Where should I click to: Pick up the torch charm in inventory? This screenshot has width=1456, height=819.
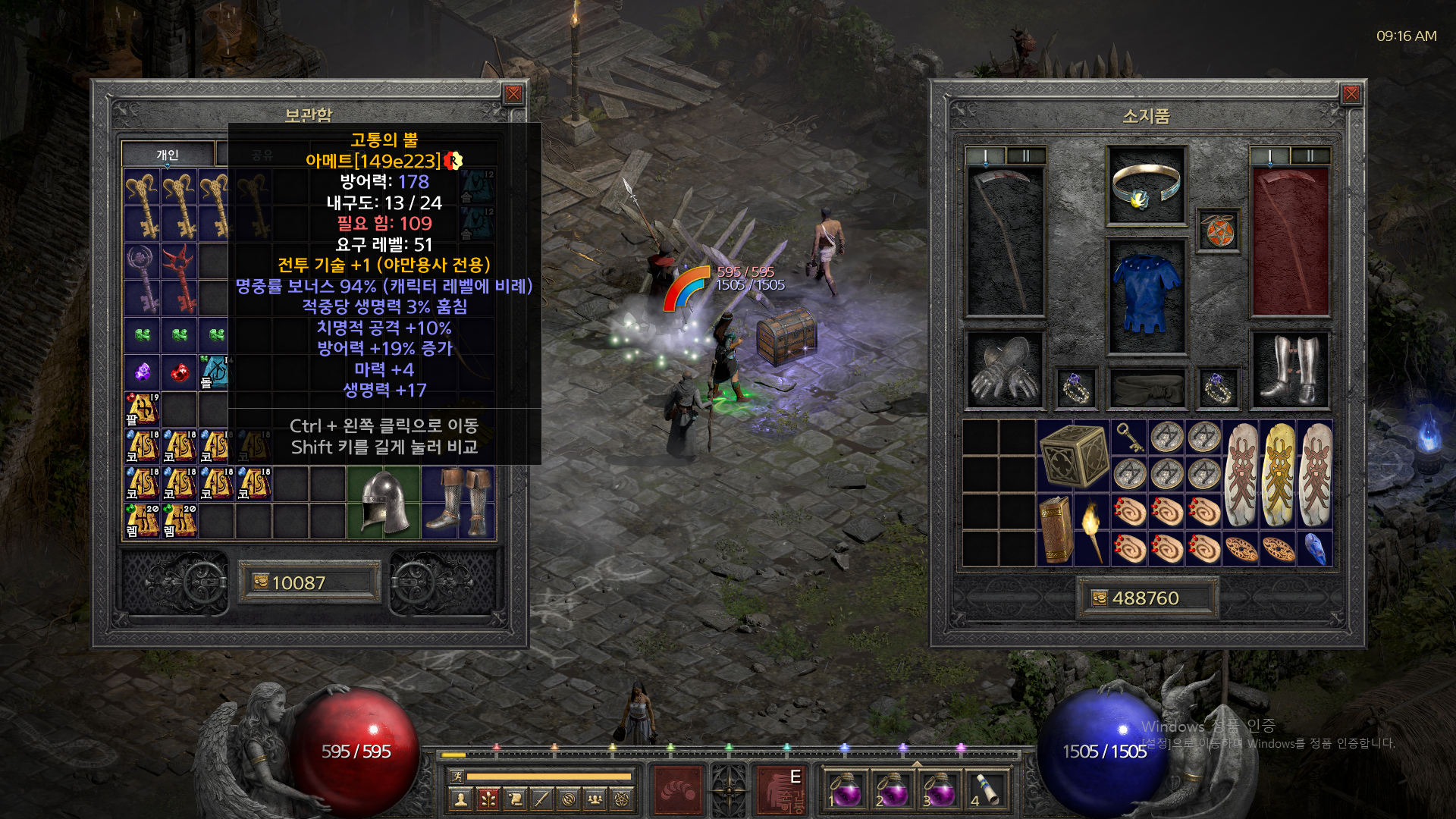(1092, 530)
